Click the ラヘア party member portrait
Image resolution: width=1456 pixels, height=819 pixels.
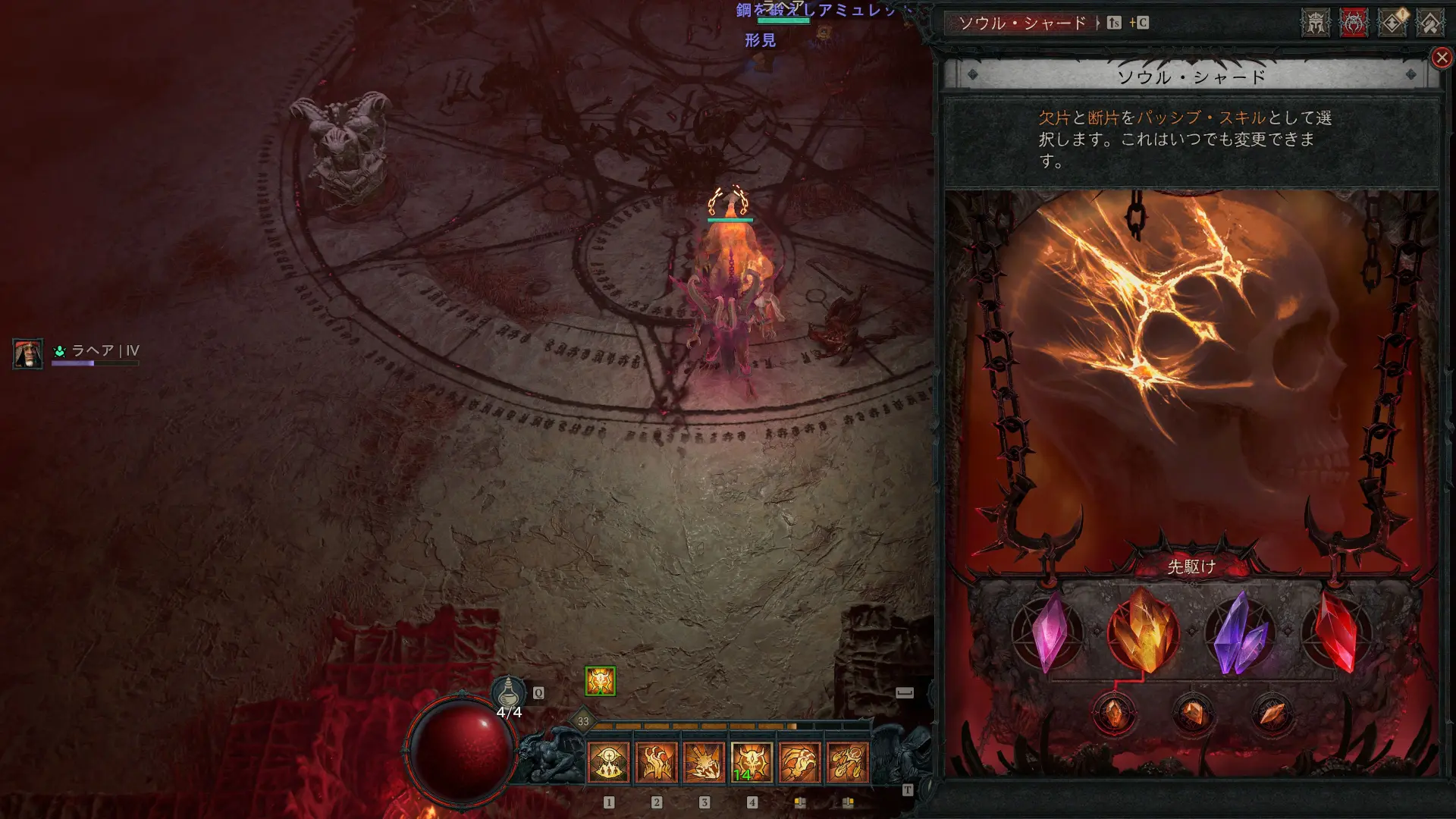[x=28, y=353]
